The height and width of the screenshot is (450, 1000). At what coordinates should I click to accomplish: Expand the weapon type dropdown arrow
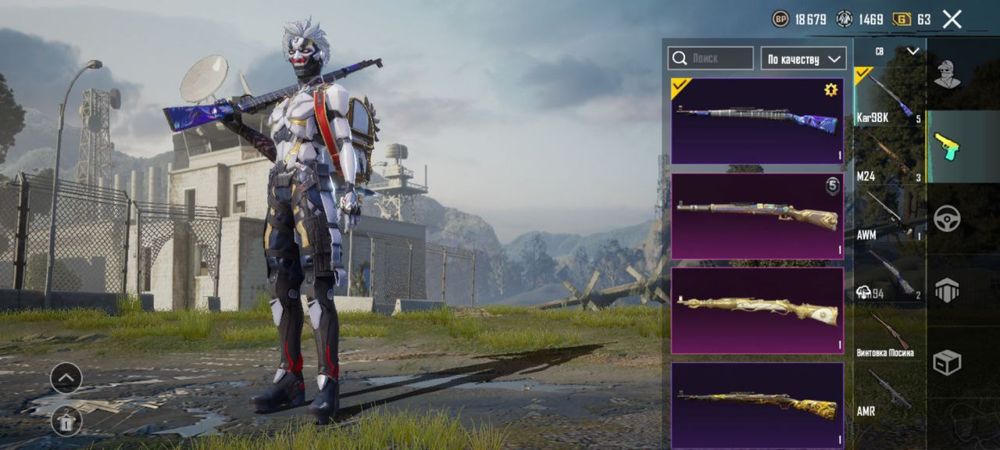click(912, 51)
